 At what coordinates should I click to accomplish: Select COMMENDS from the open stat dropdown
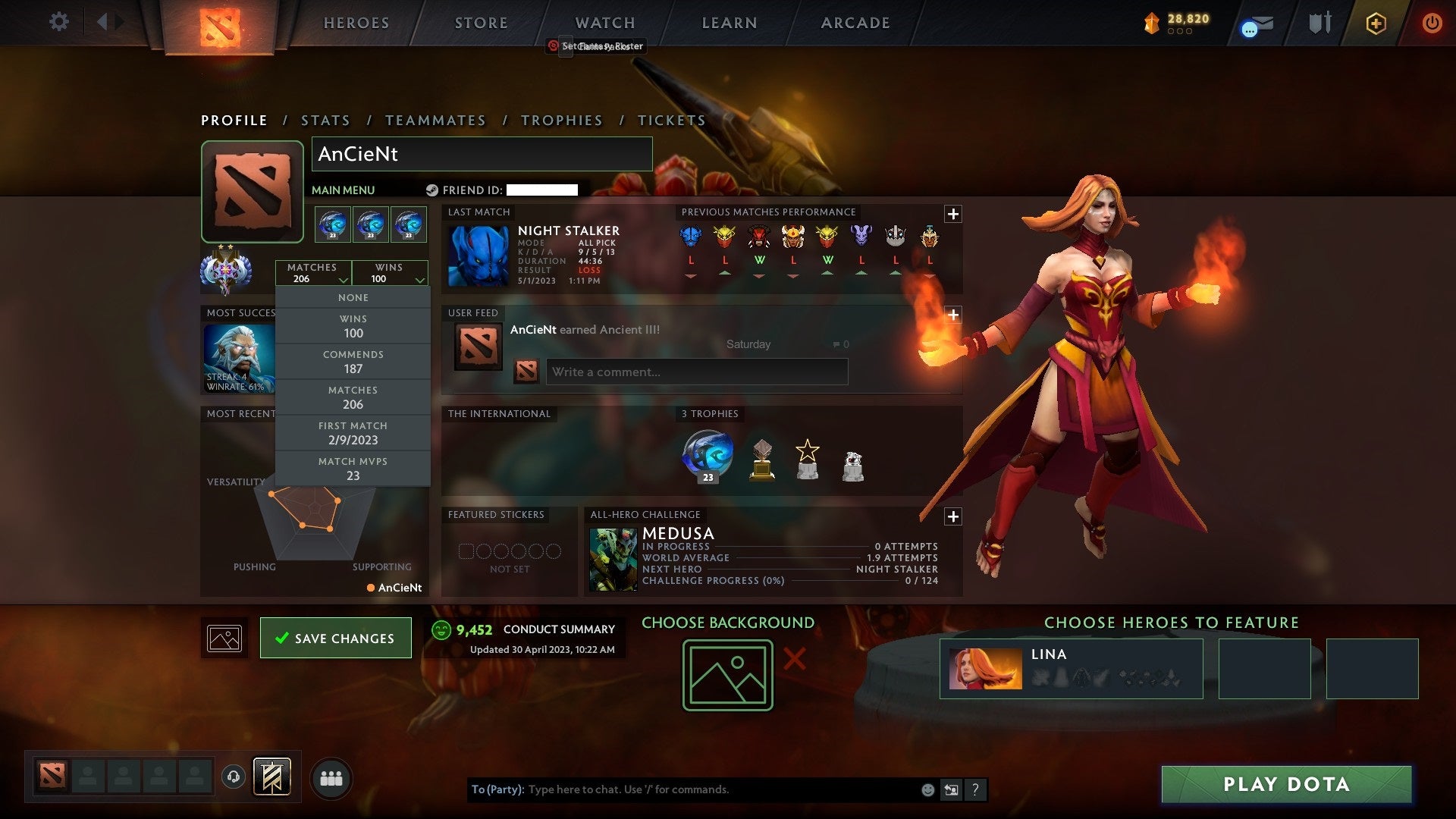[x=353, y=361]
